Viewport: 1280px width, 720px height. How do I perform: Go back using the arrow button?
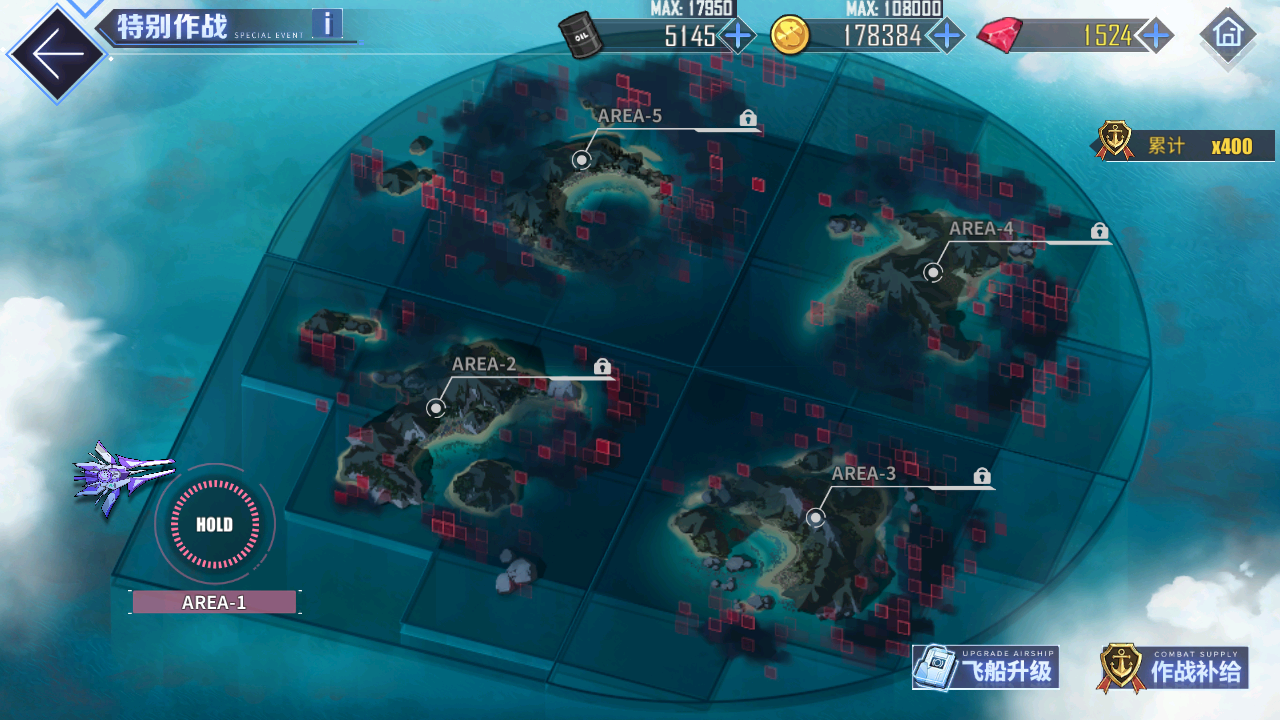pyautogui.click(x=55, y=55)
